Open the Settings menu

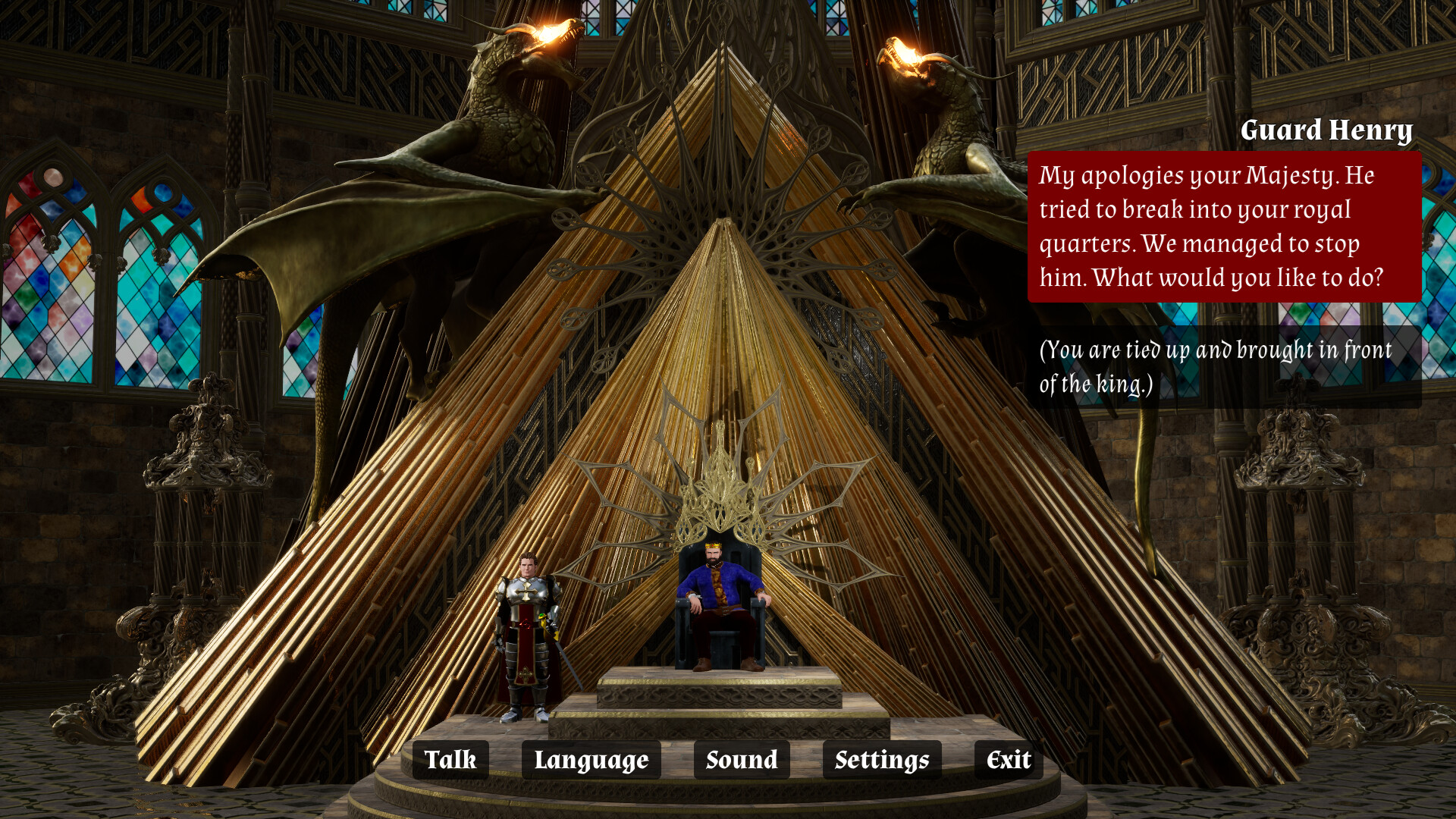click(882, 759)
